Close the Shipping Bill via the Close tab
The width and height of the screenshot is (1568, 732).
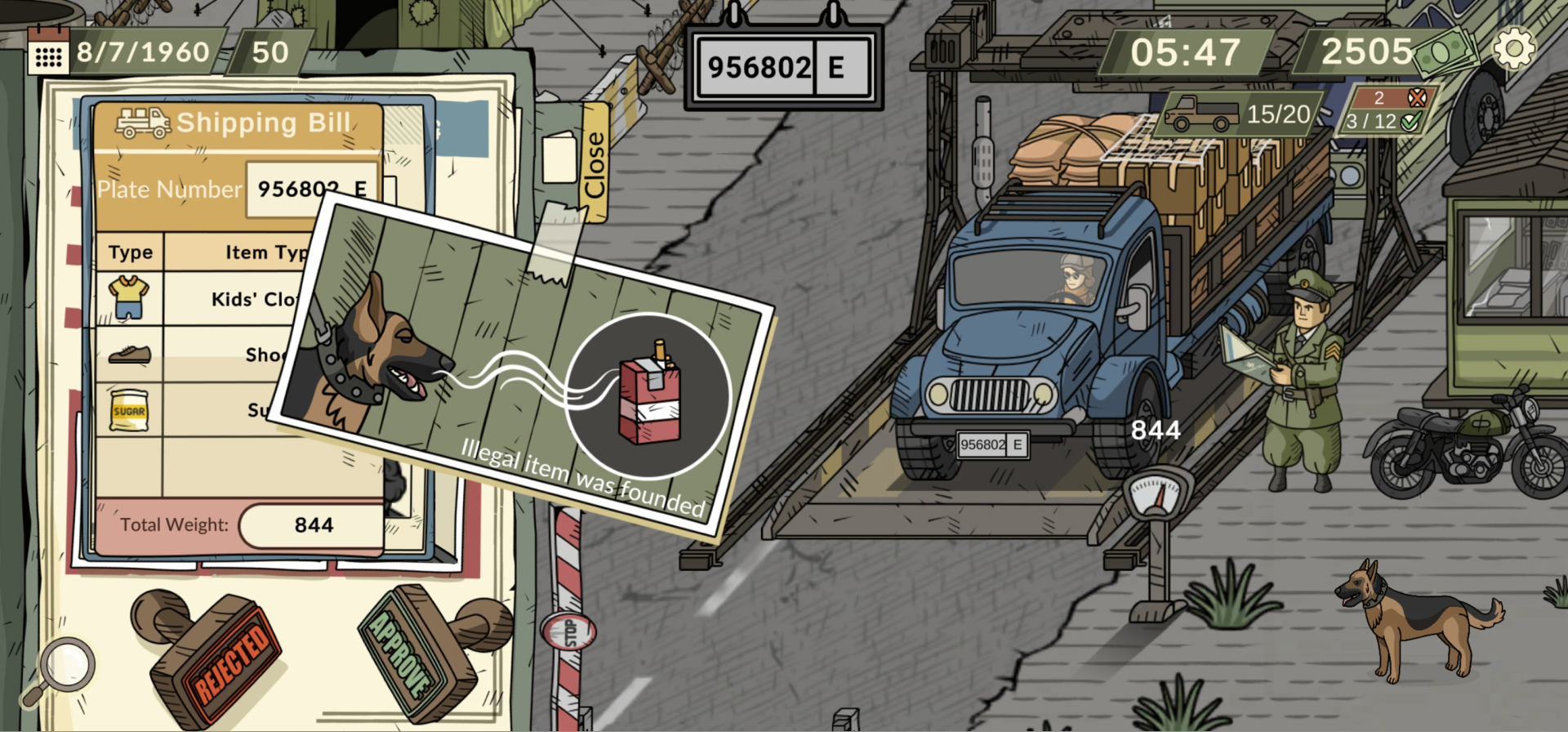coord(594,163)
